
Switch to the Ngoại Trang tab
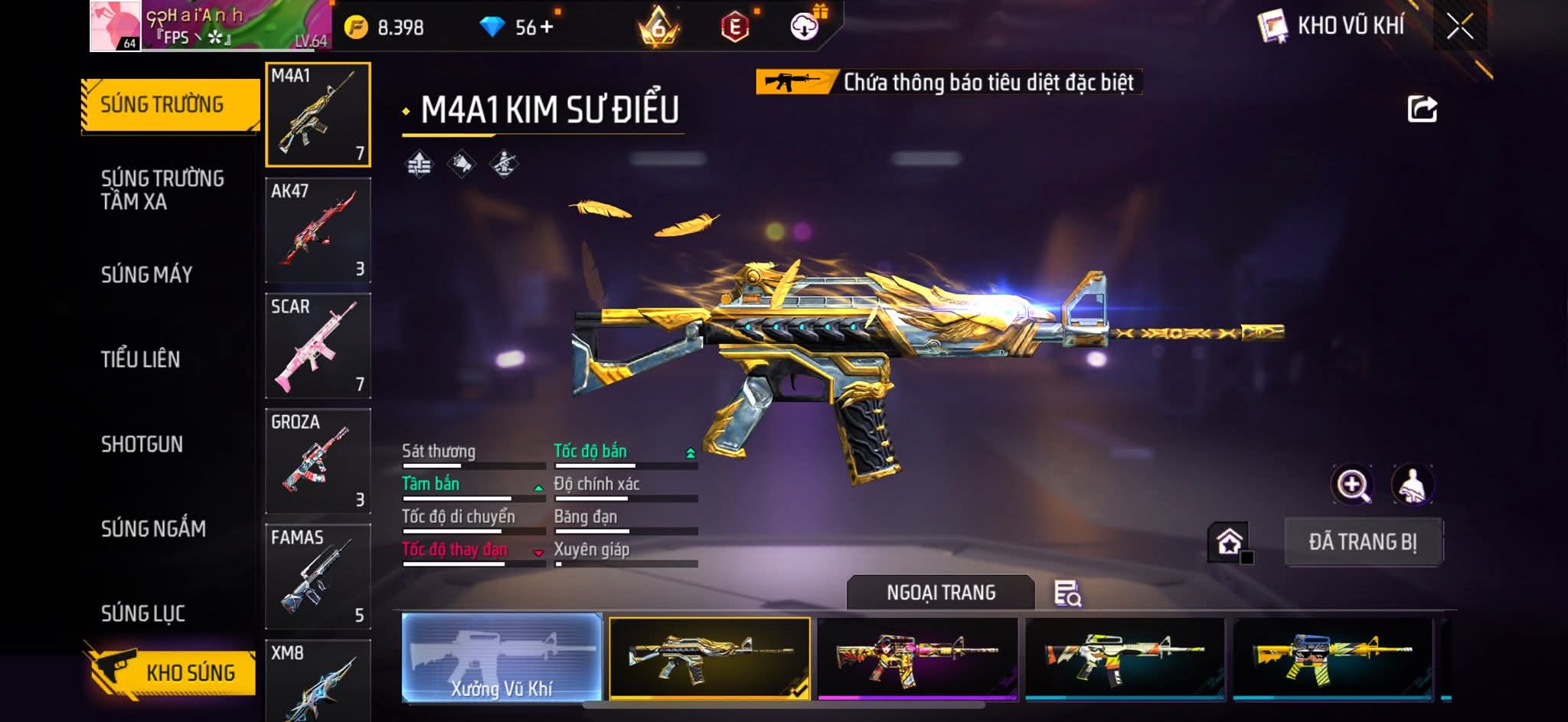point(940,593)
